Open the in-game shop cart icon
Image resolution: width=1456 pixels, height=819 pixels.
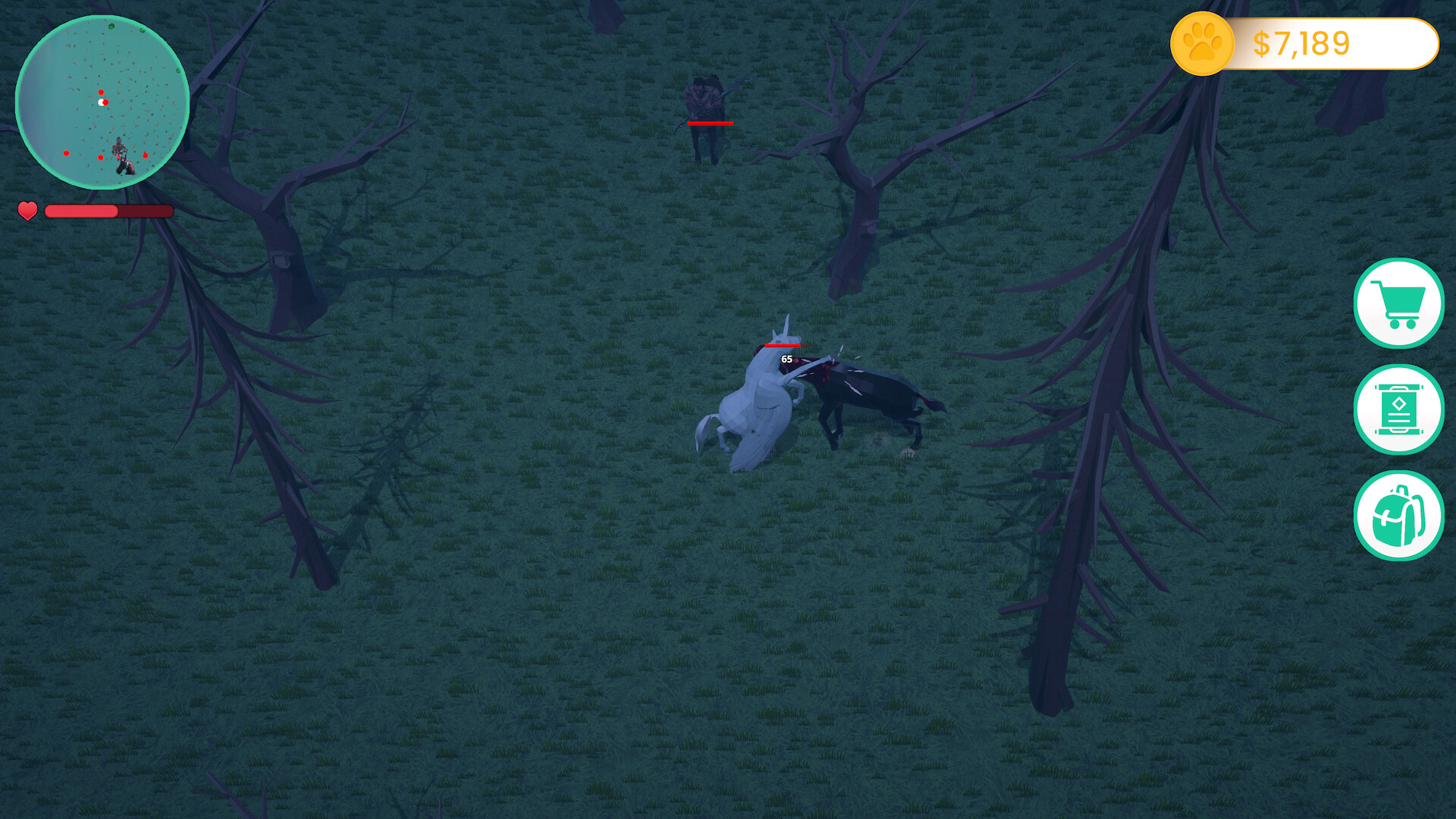pyautogui.click(x=1399, y=303)
